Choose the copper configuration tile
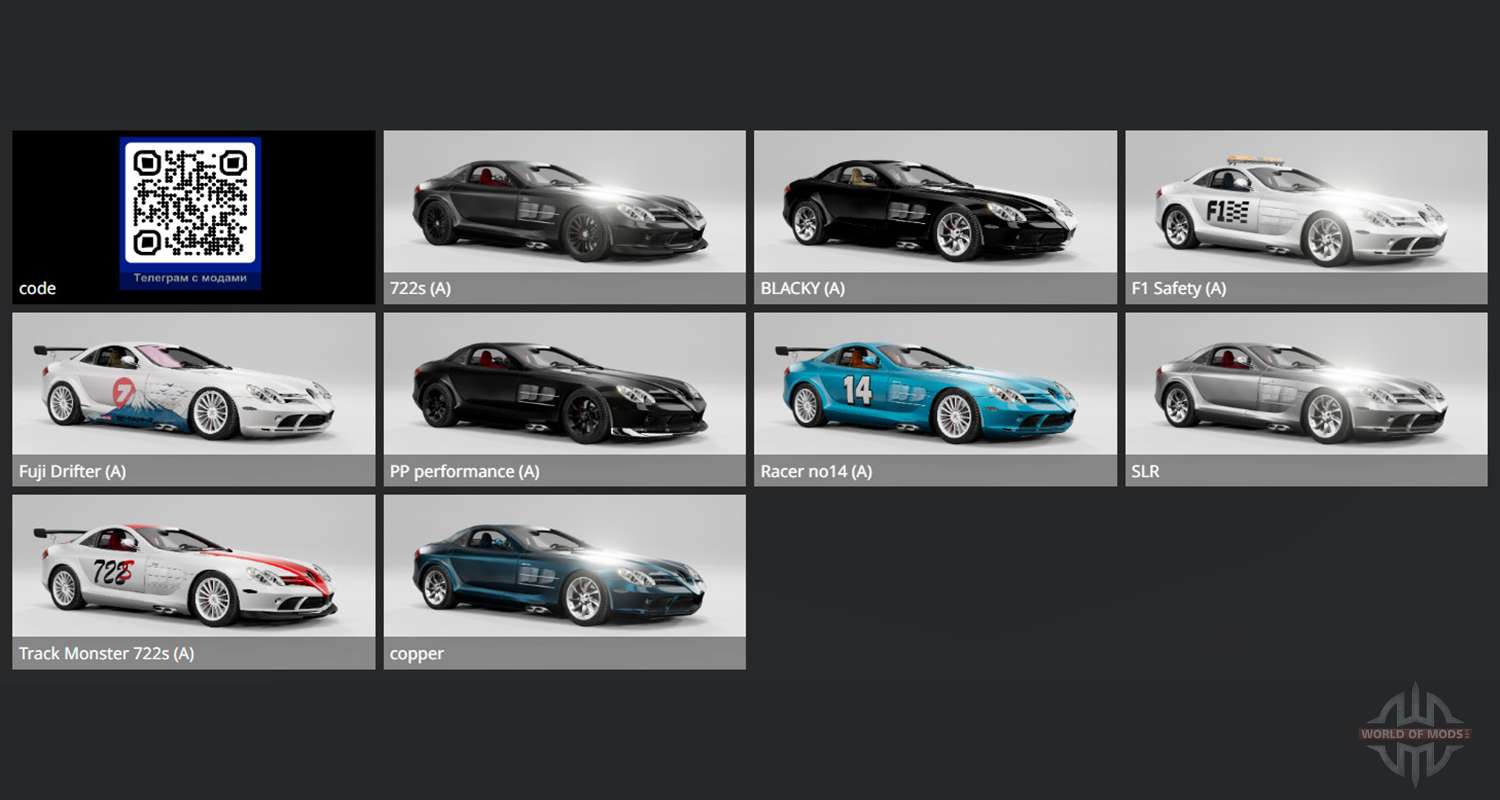 [564, 580]
